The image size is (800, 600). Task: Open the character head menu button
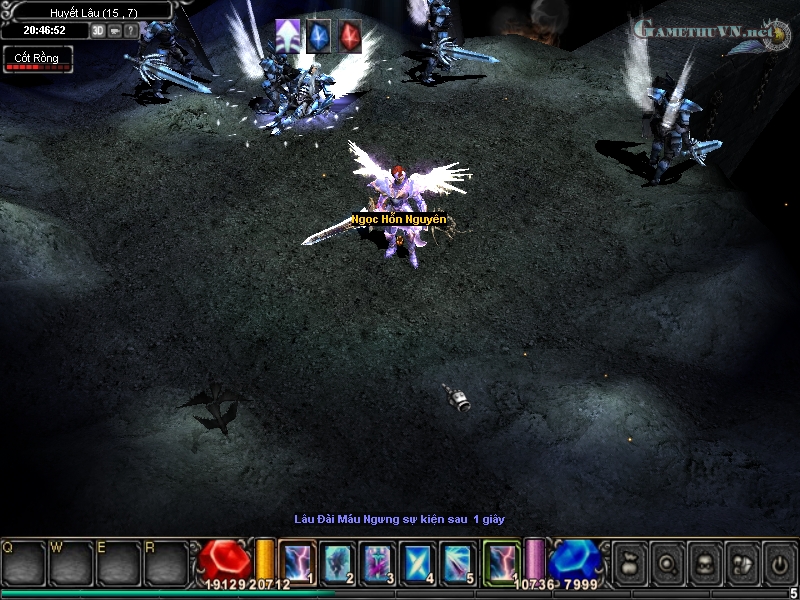tap(704, 563)
